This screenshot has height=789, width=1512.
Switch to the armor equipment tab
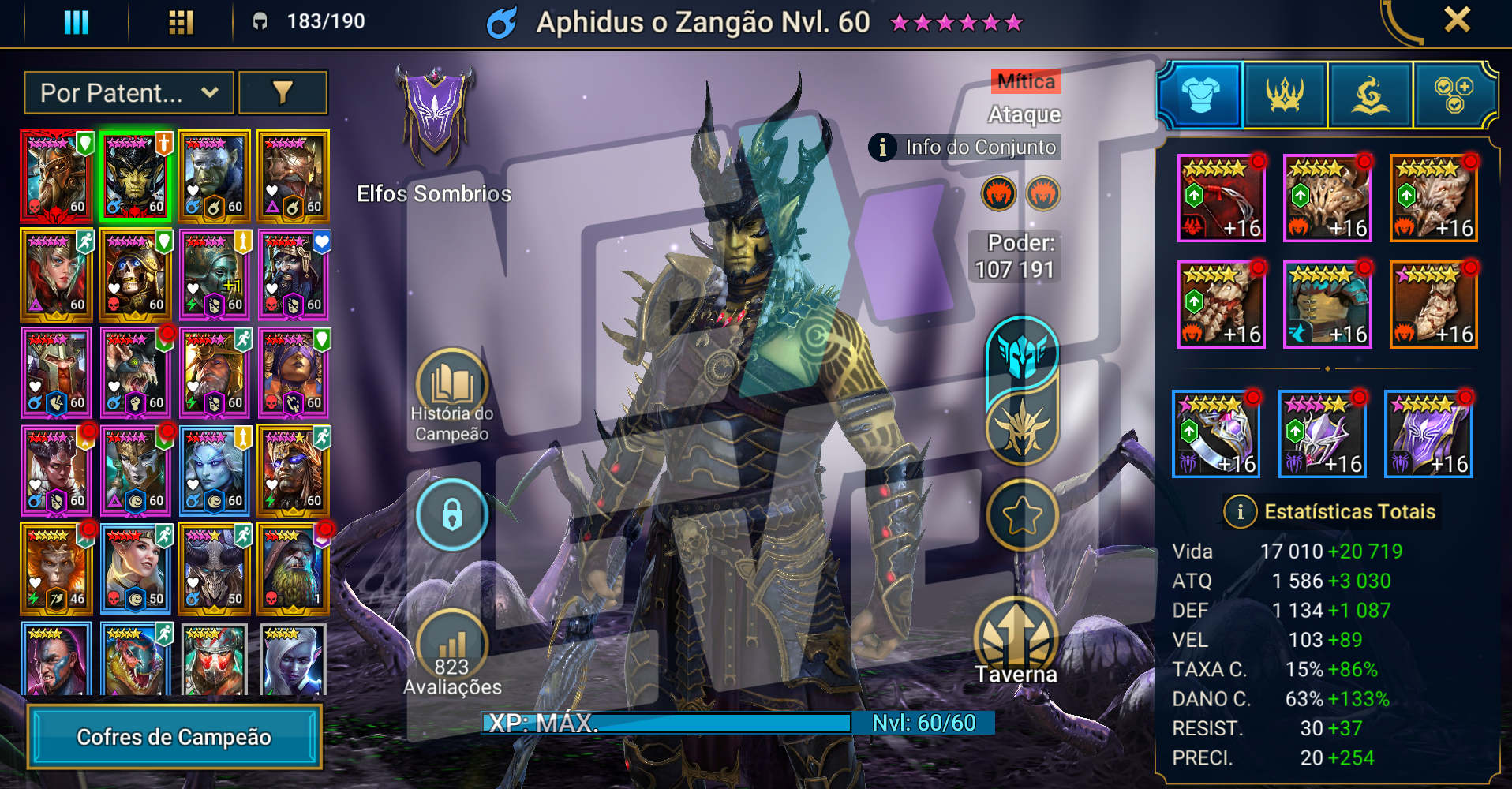[x=1200, y=95]
